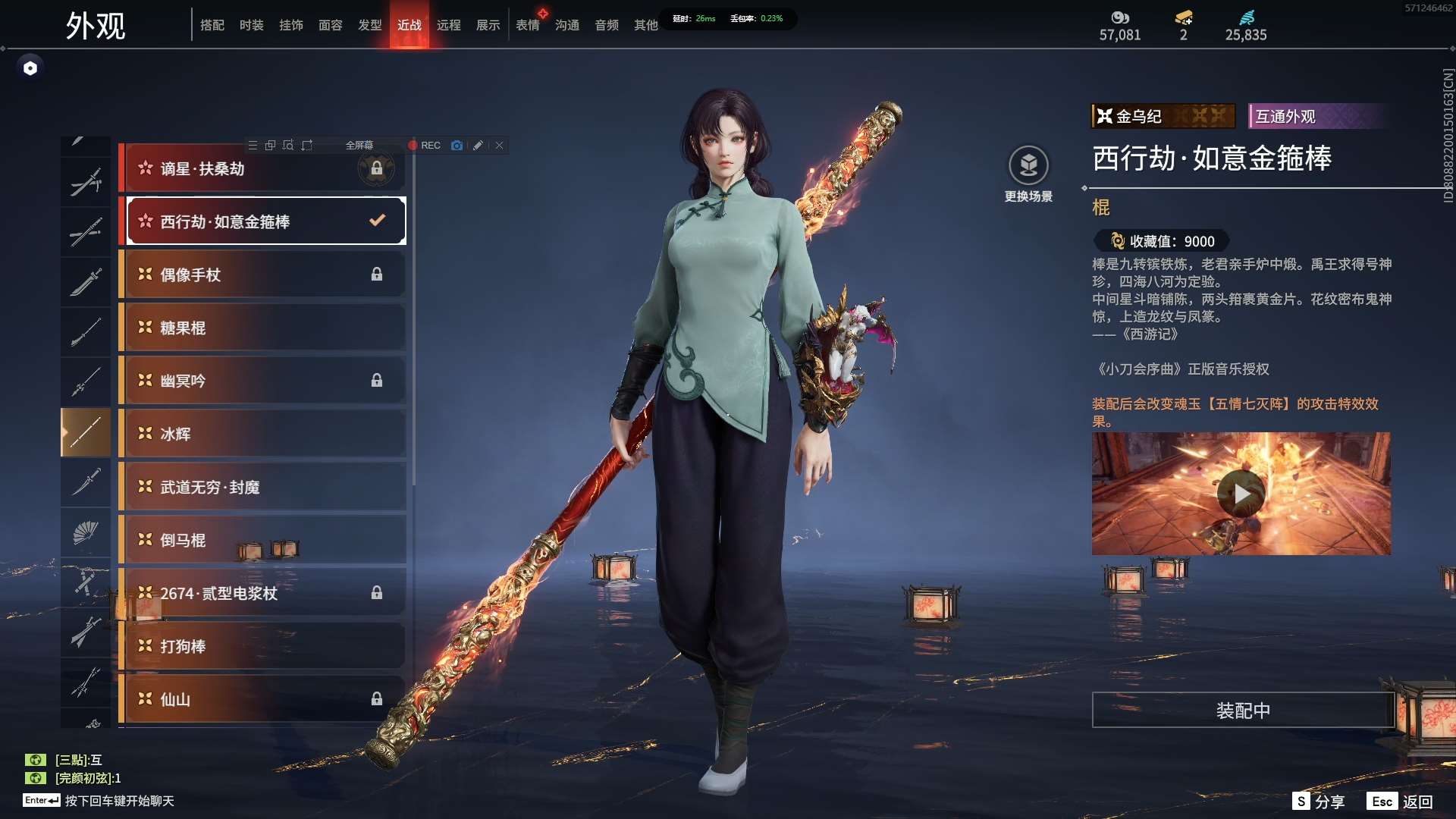Image resolution: width=1456 pixels, height=819 pixels.
Task: Click the 更换场景 scene change button
Action: point(1028,174)
